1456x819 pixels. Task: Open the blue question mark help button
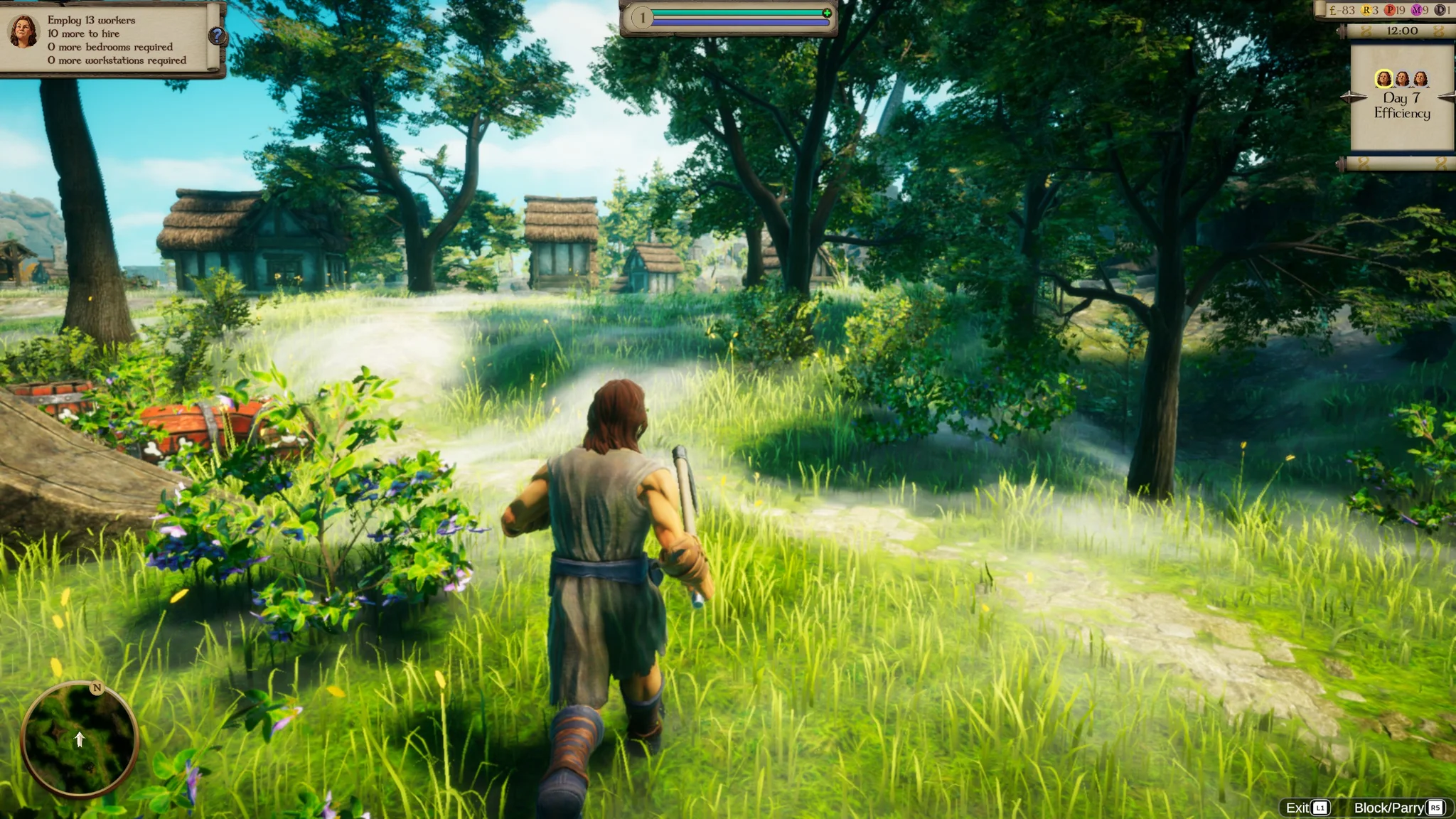pyautogui.click(x=217, y=36)
